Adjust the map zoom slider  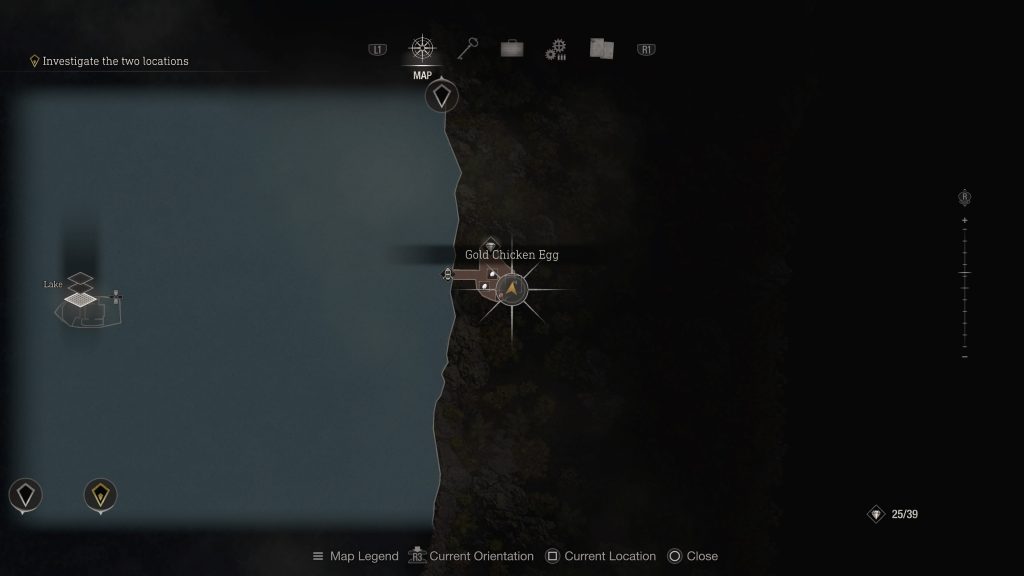[x=964, y=273]
